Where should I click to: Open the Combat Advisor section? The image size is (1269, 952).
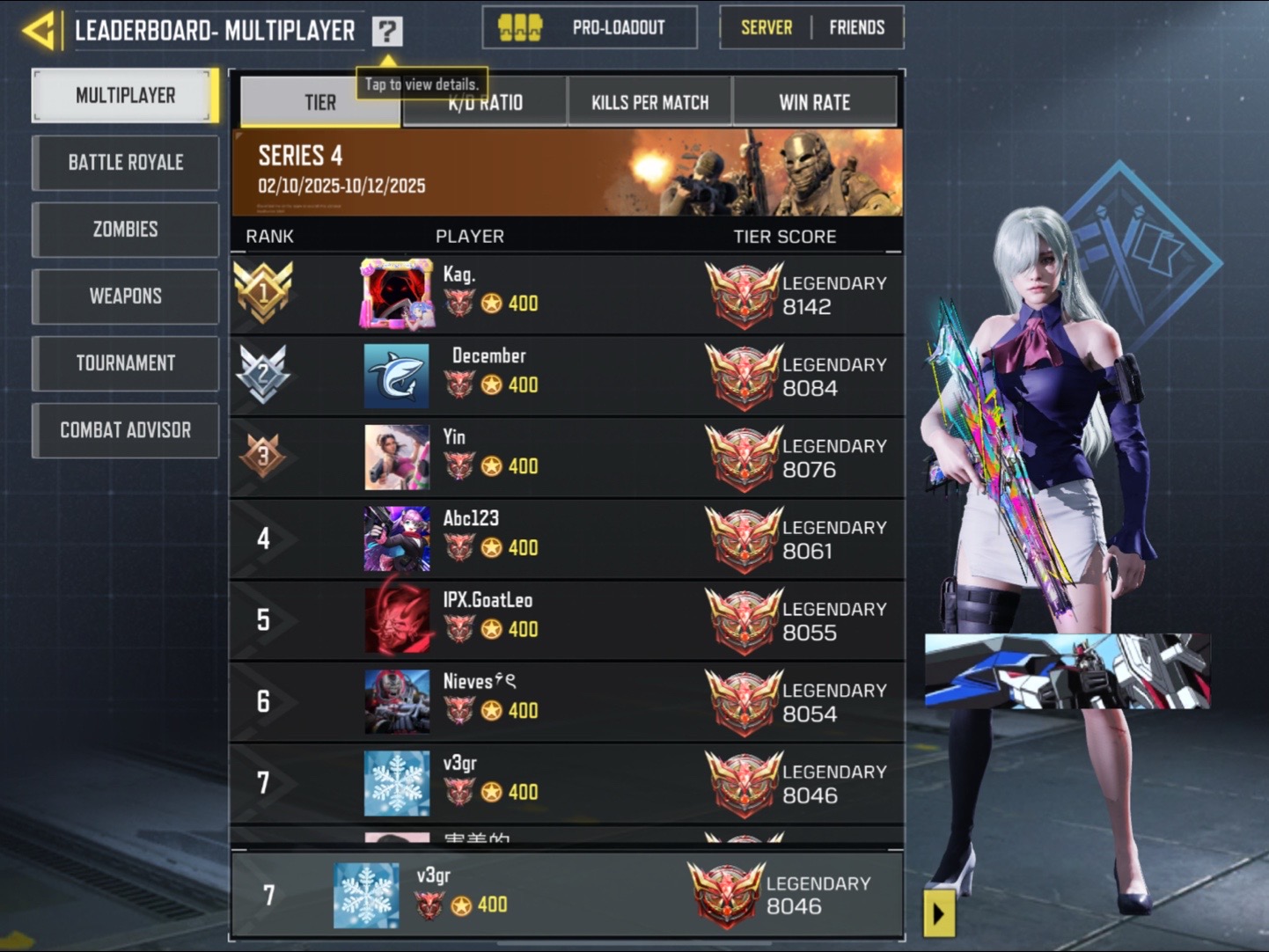126,430
